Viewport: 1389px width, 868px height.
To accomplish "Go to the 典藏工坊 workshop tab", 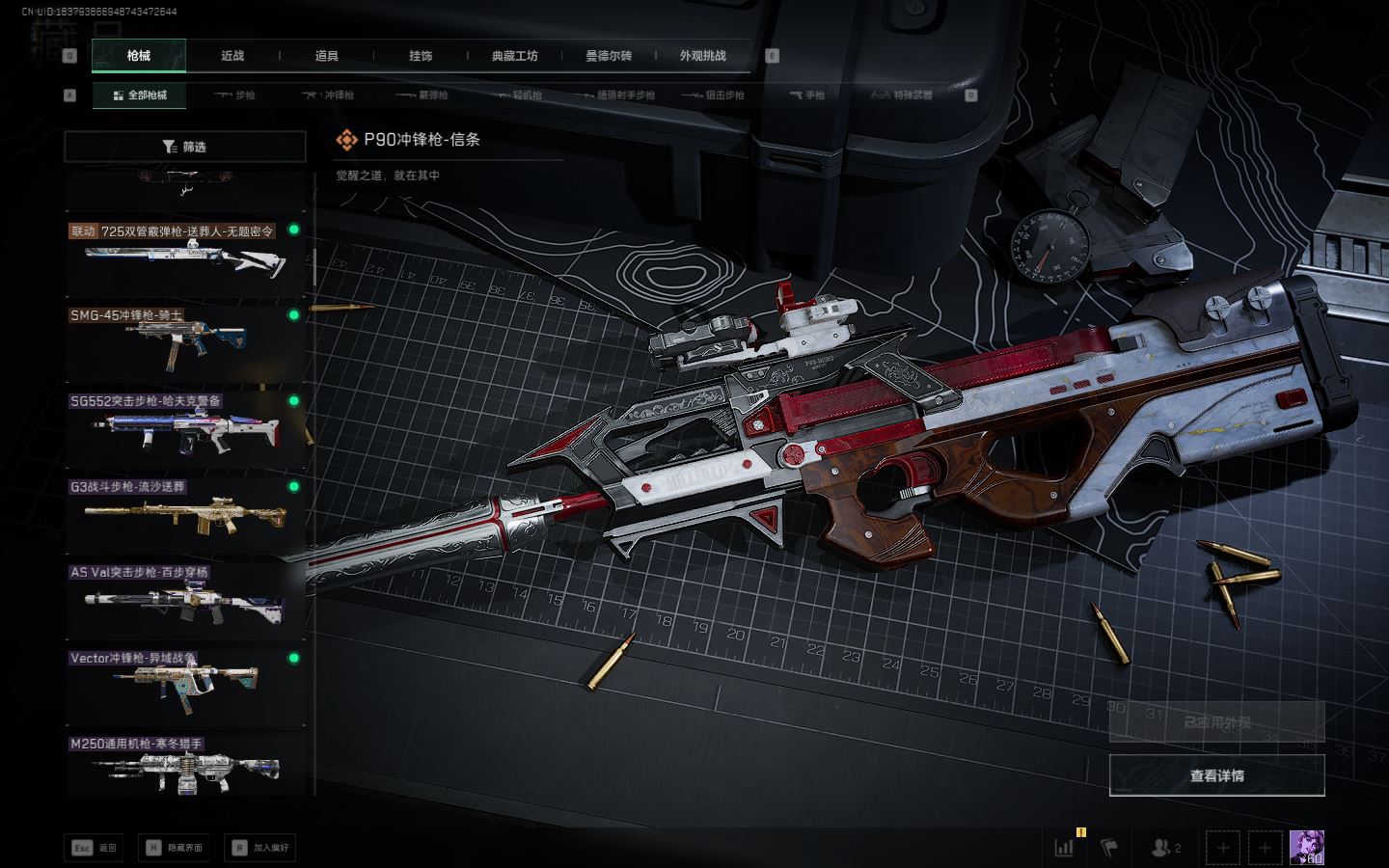I will pyautogui.click(x=514, y=56).
